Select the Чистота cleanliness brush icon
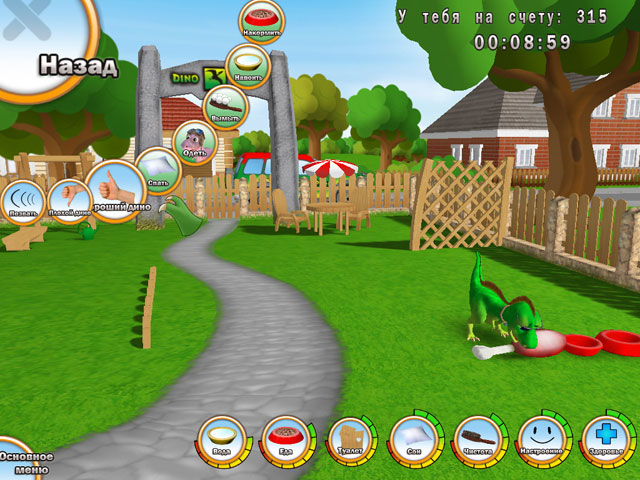640x480 pixels. coord(478,440)
